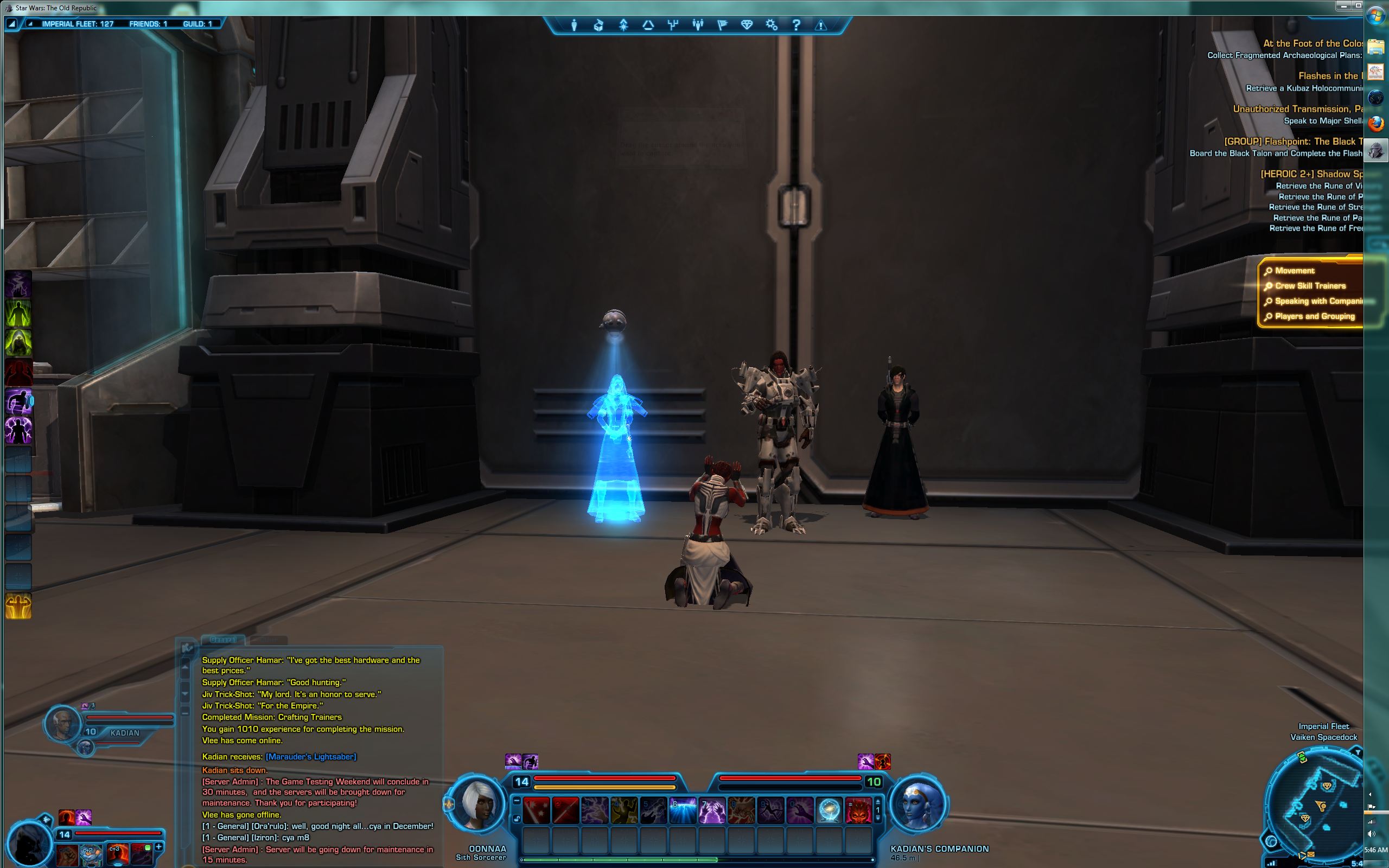
Task: Click the question mark help icon
Action: coord(796,25)
